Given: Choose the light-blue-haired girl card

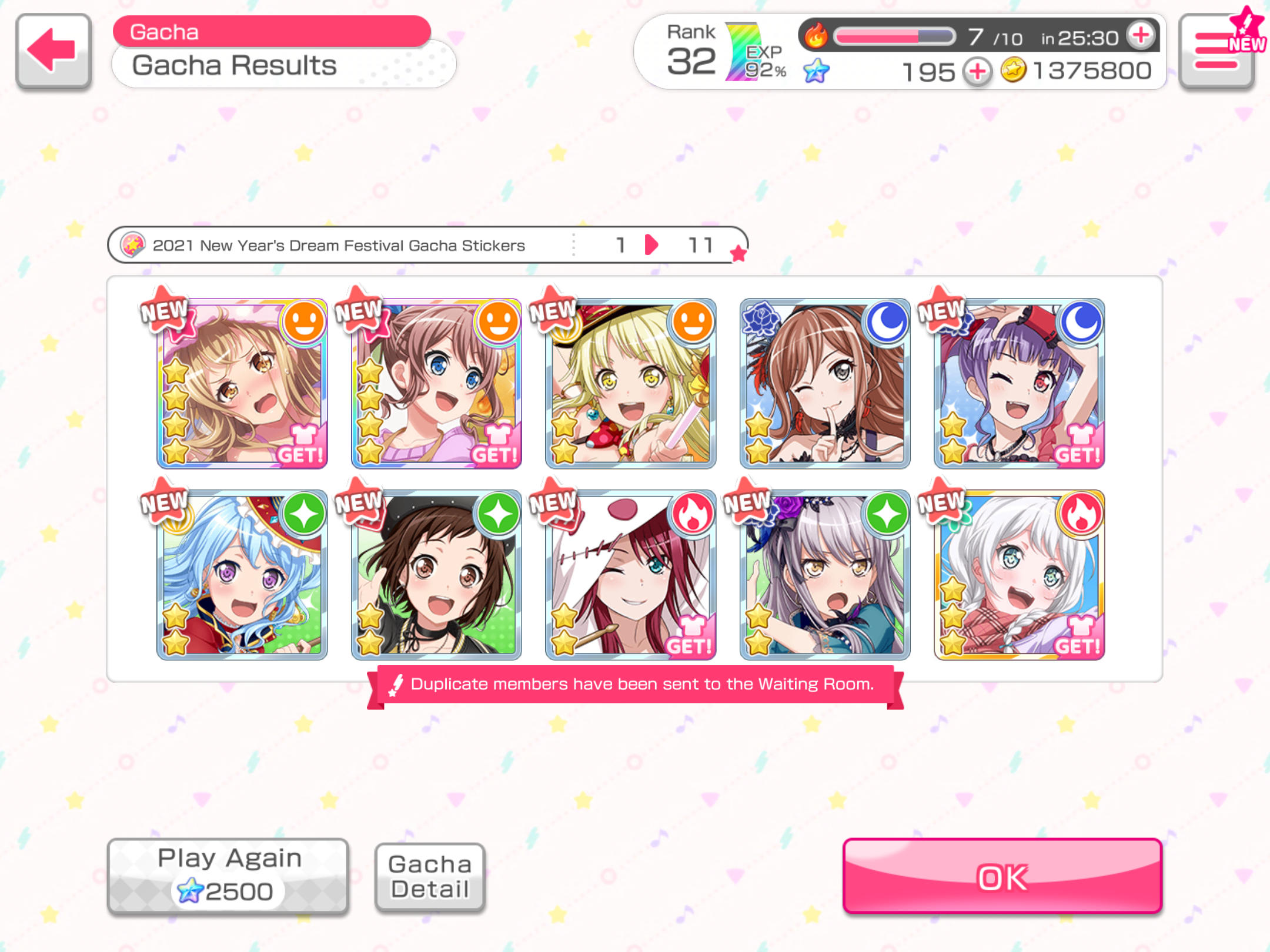Looking at the screenshot, I should [242, 575].
